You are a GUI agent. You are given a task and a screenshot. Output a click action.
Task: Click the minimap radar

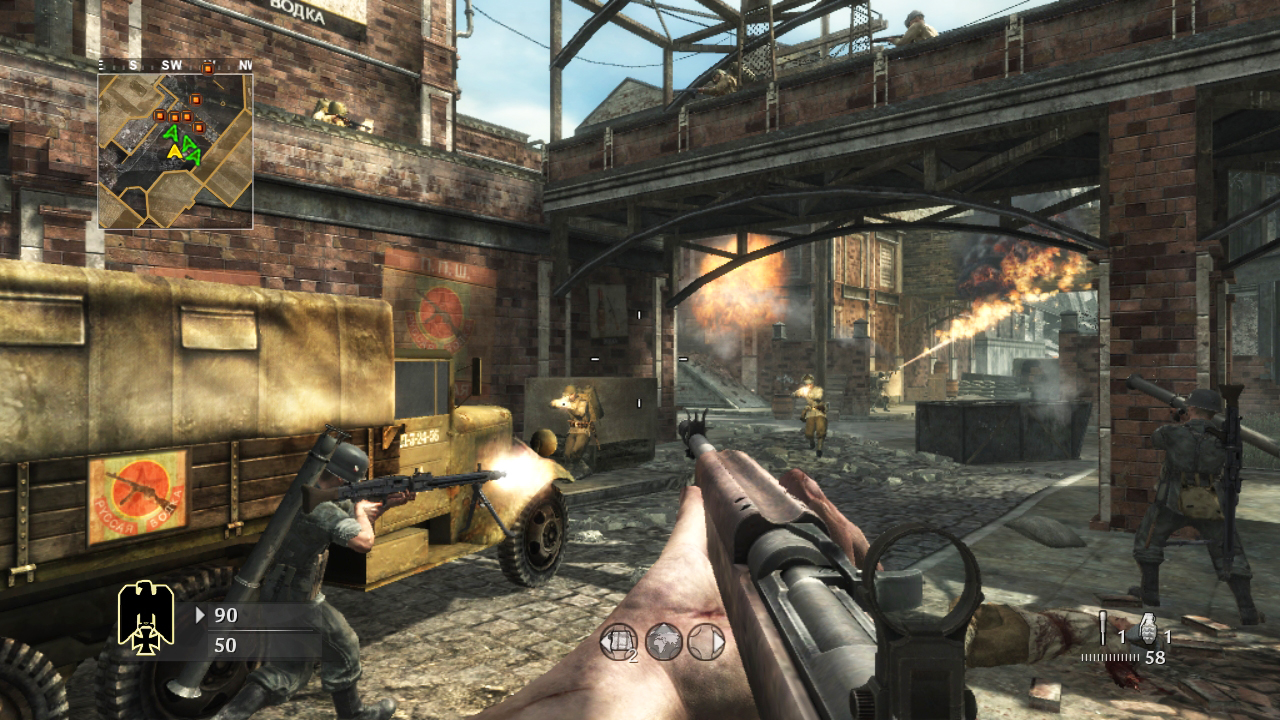tap(175, 151)
